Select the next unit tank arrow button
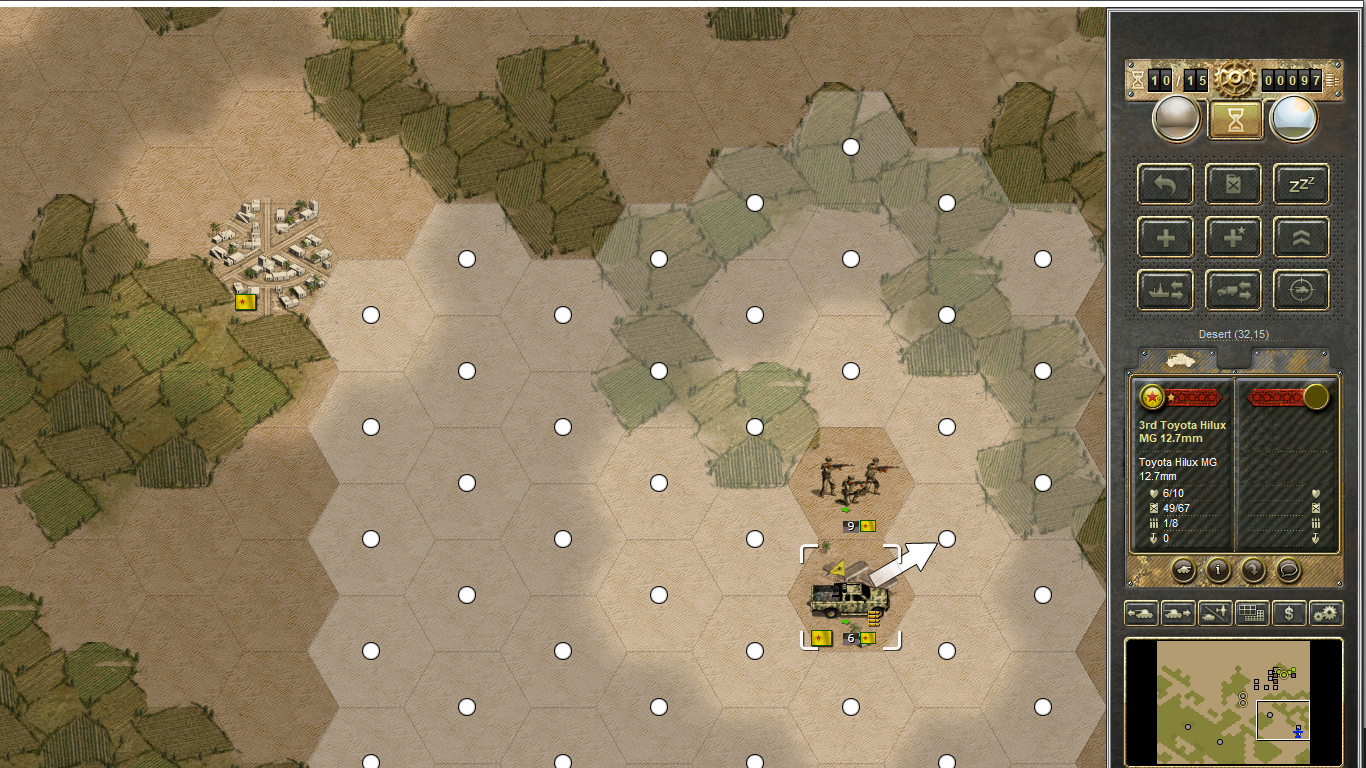The height and width of the screenshot is (768, 1366). pyautogui.click(x=1177, y=613)
